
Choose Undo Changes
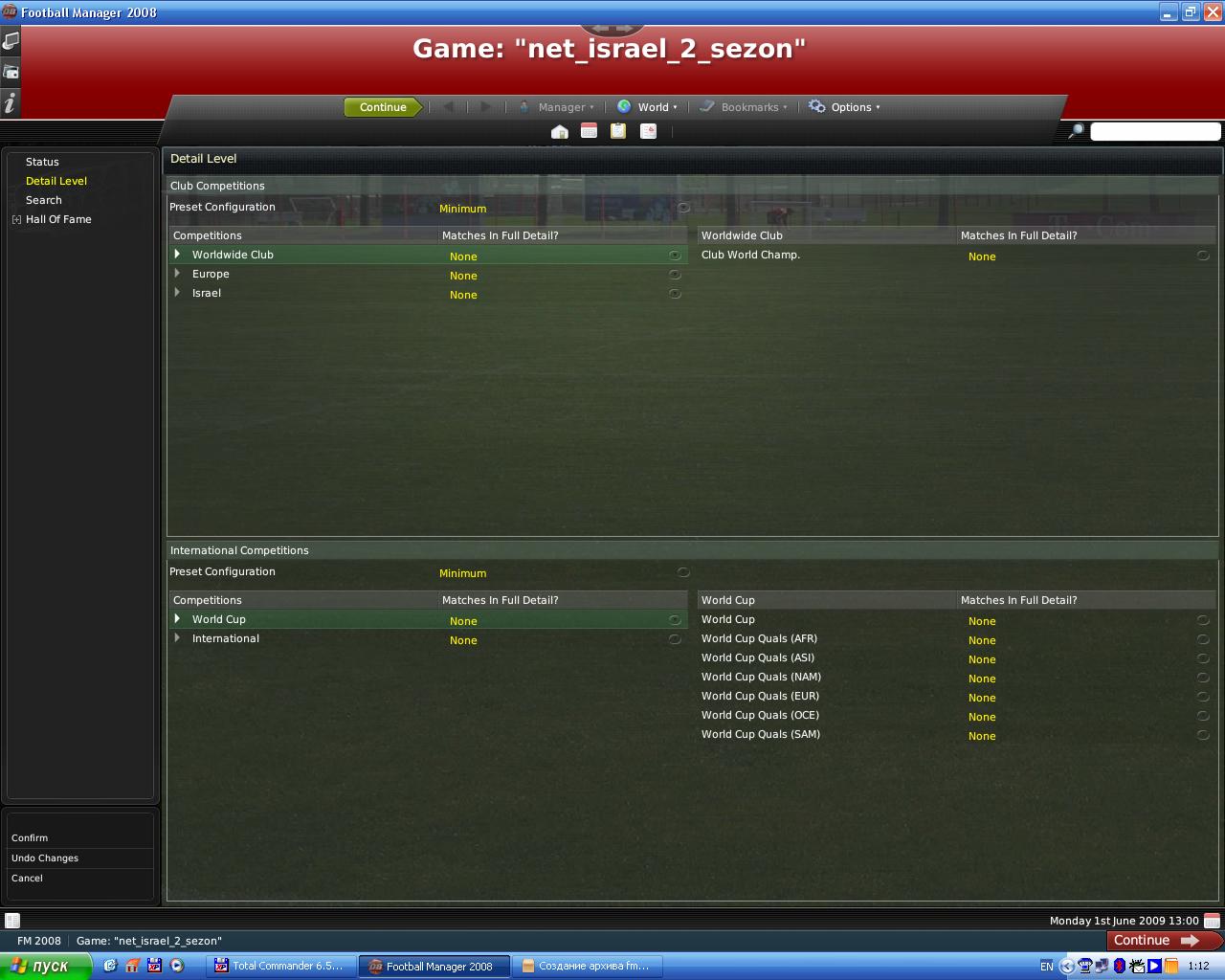pos(45,857)
